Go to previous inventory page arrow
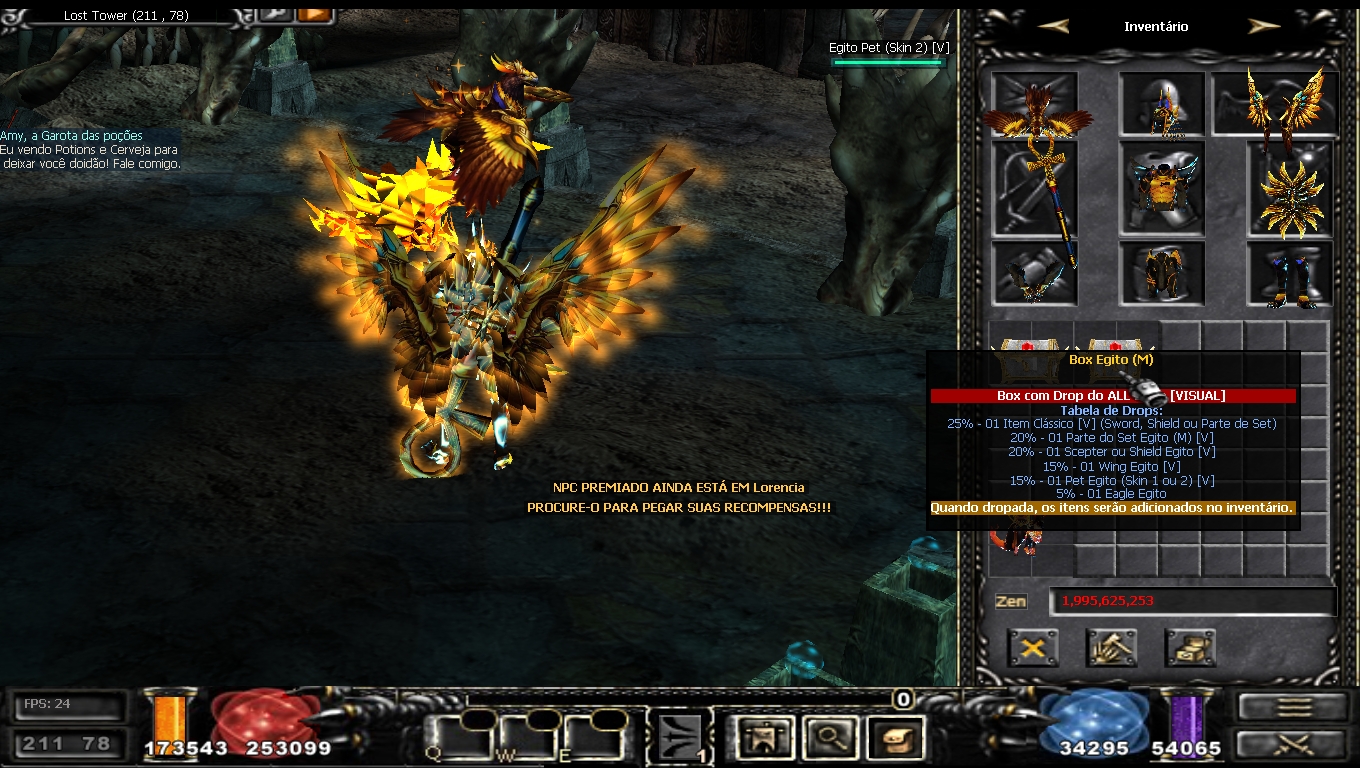This screenshot has height=768, width=1360. click(1054, 27)
